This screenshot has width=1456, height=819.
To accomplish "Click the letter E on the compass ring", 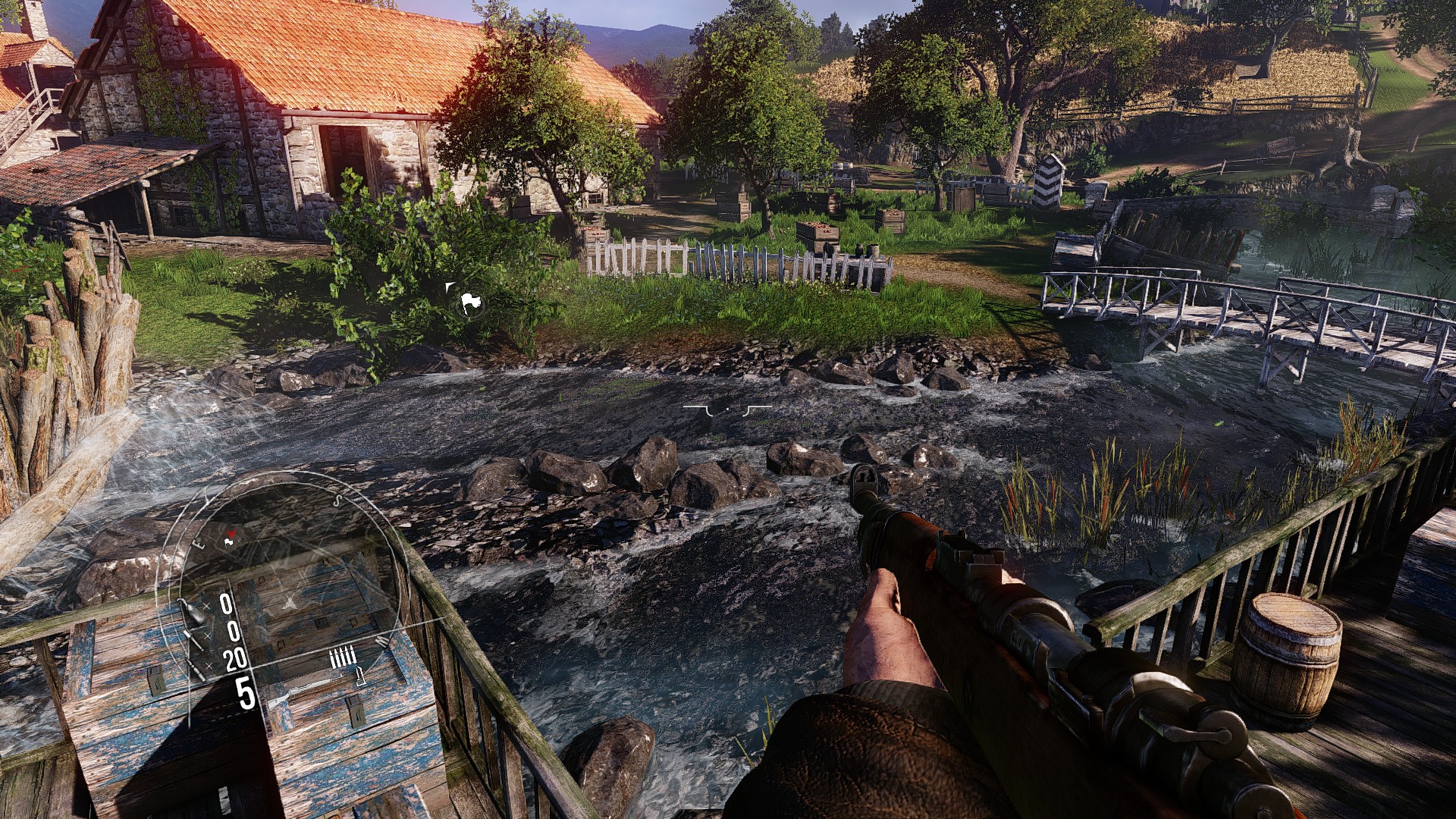I will [x=199, y=543].
